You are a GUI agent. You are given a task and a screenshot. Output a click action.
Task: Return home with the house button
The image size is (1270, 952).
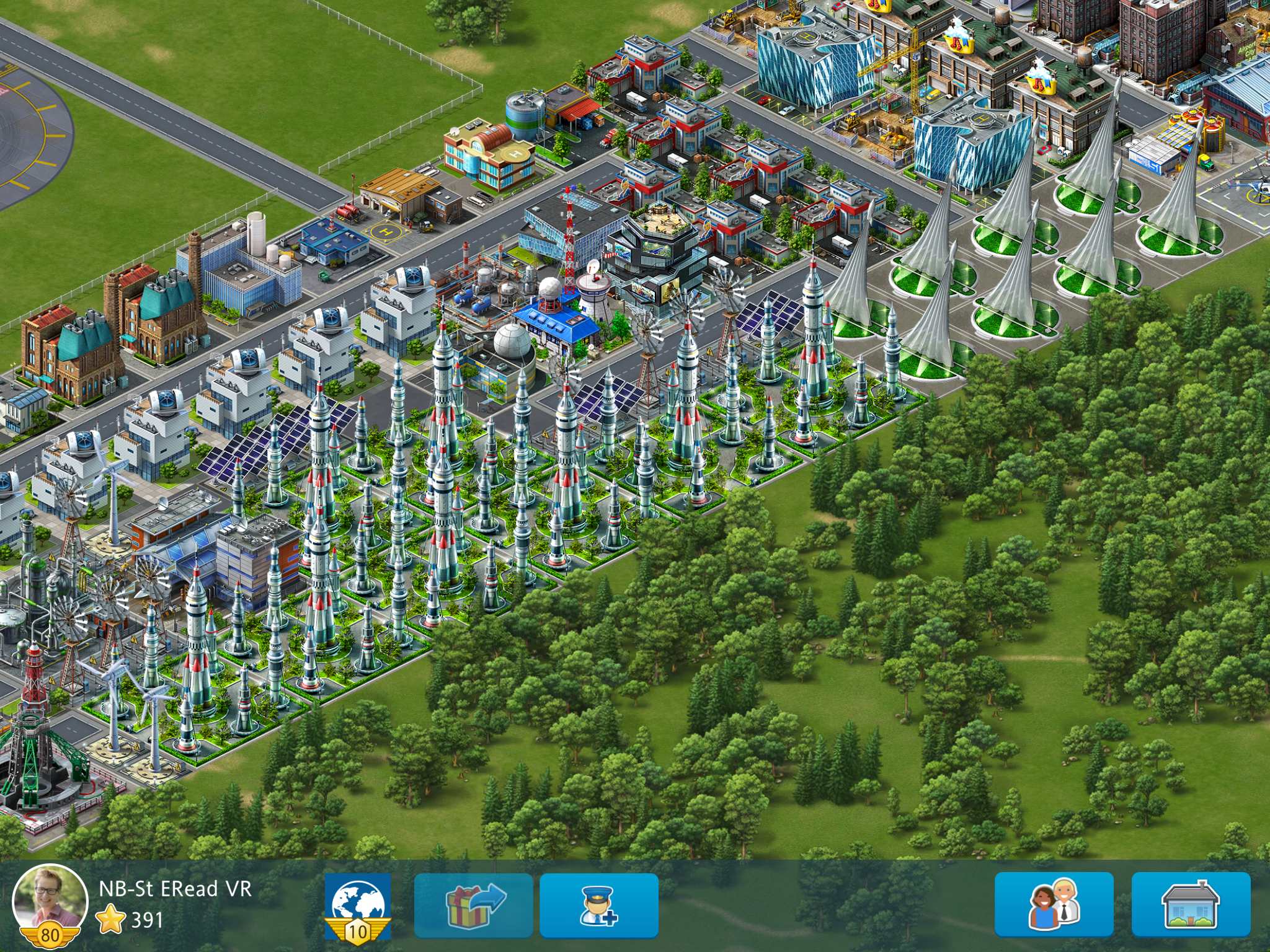pos(1191,904)
